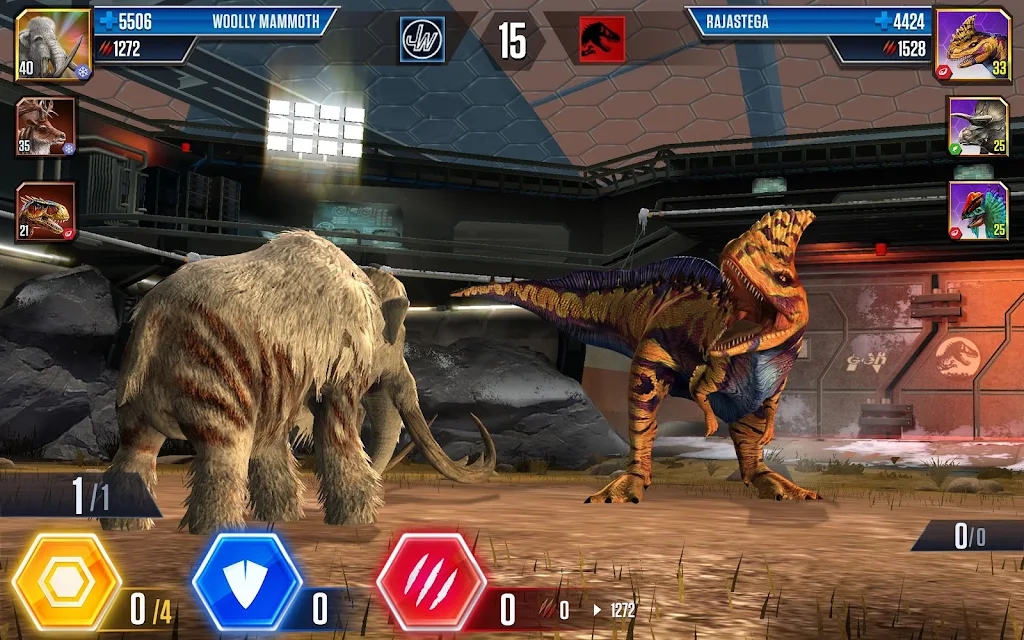Switch to the antlered deer creature portrait
This screenshot has height=640, width=1024.
pos(45,127)
